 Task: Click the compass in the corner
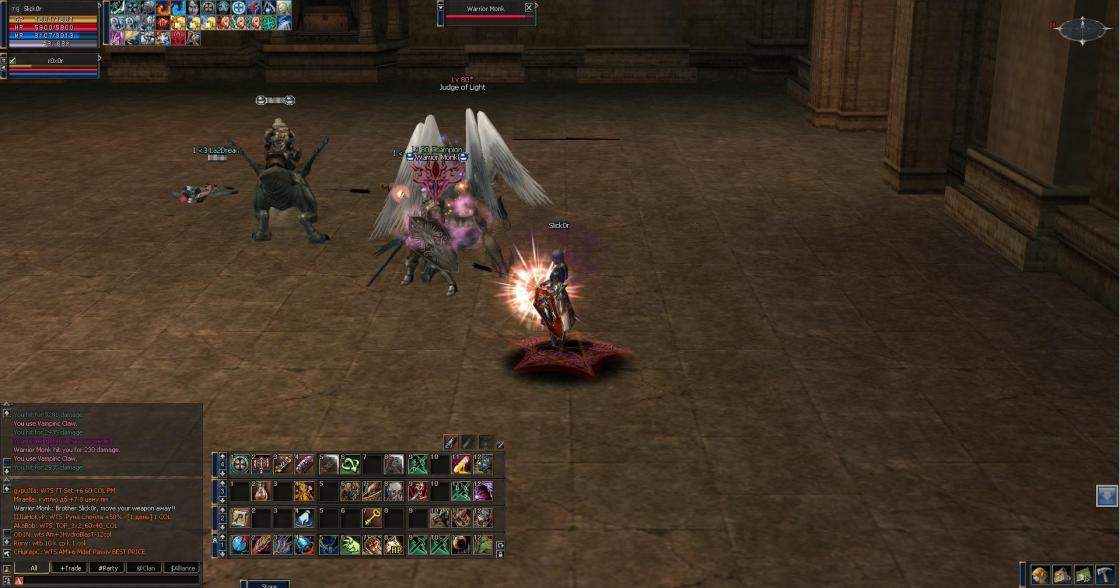(x=1082, y=31)
